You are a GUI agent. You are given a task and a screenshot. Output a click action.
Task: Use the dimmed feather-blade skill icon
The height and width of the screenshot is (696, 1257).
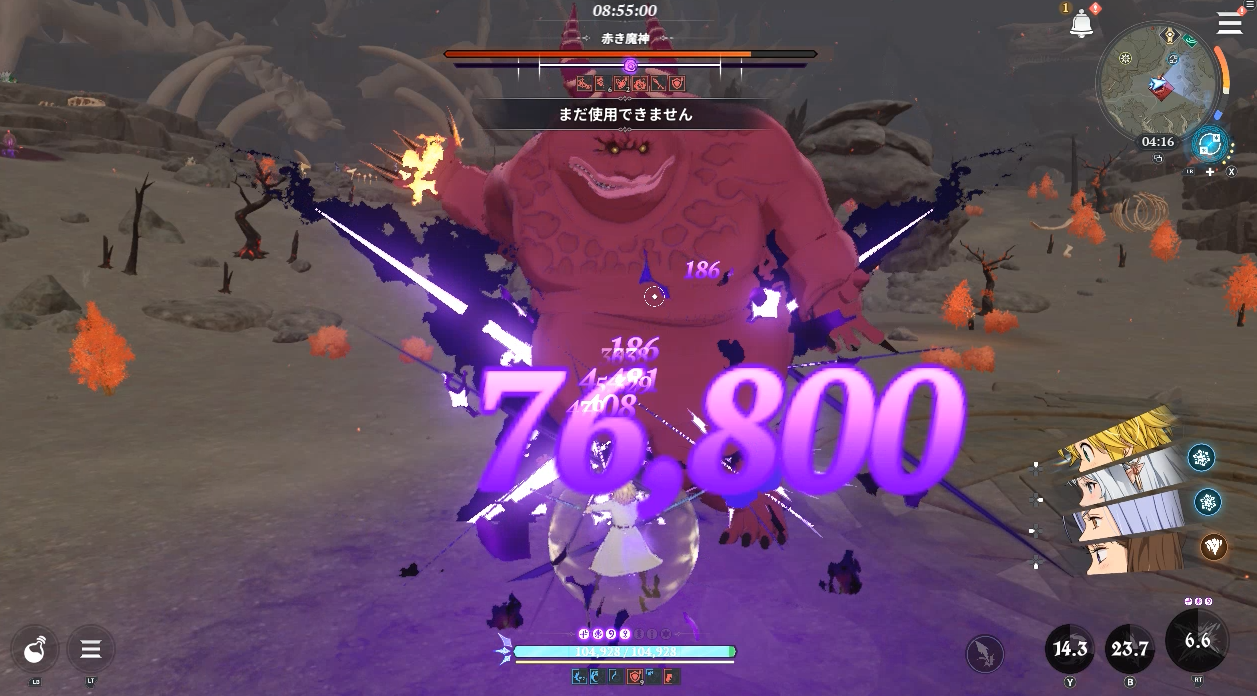tap(985, 654)
